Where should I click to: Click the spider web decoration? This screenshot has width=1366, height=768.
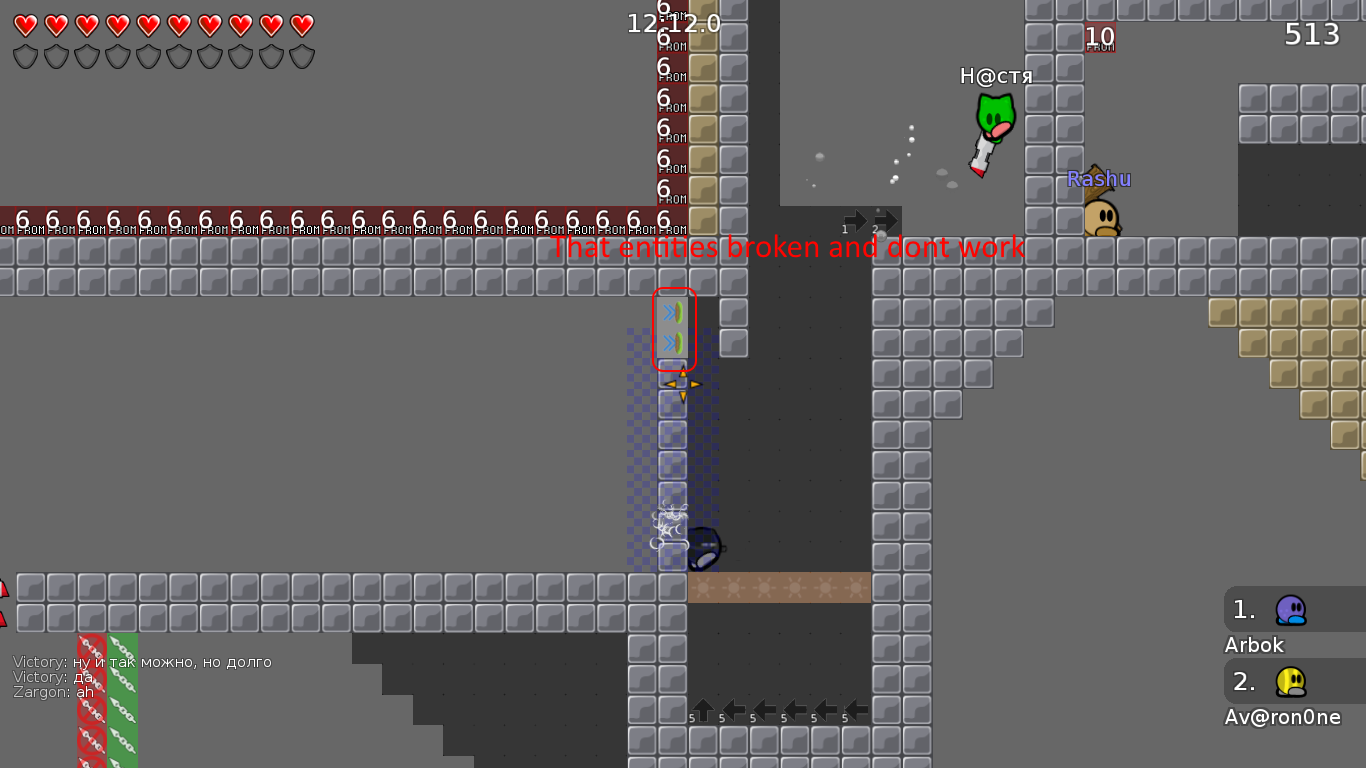pos(666,522)
